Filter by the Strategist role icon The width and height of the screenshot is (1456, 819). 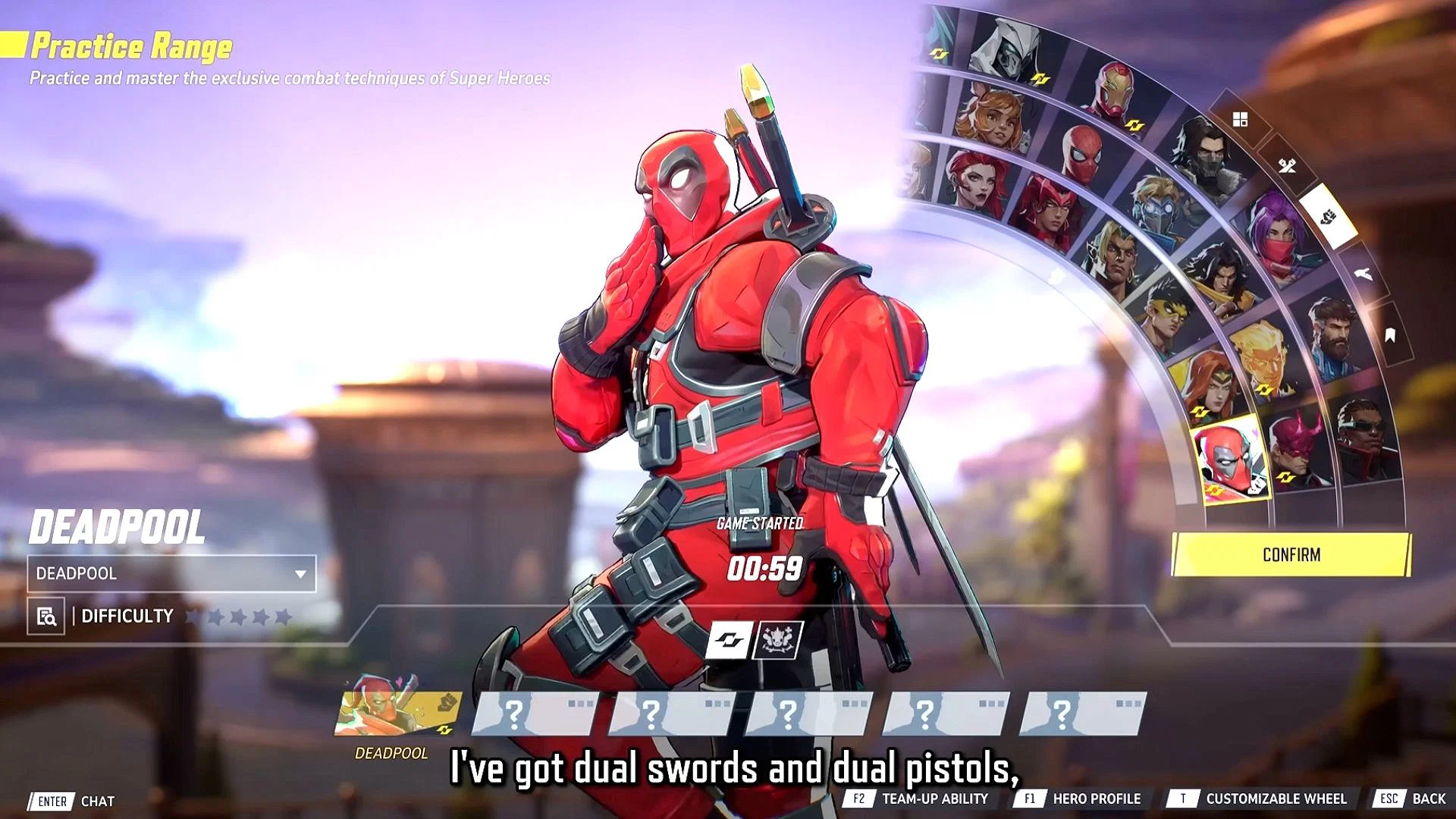[x=1362, y=274]
